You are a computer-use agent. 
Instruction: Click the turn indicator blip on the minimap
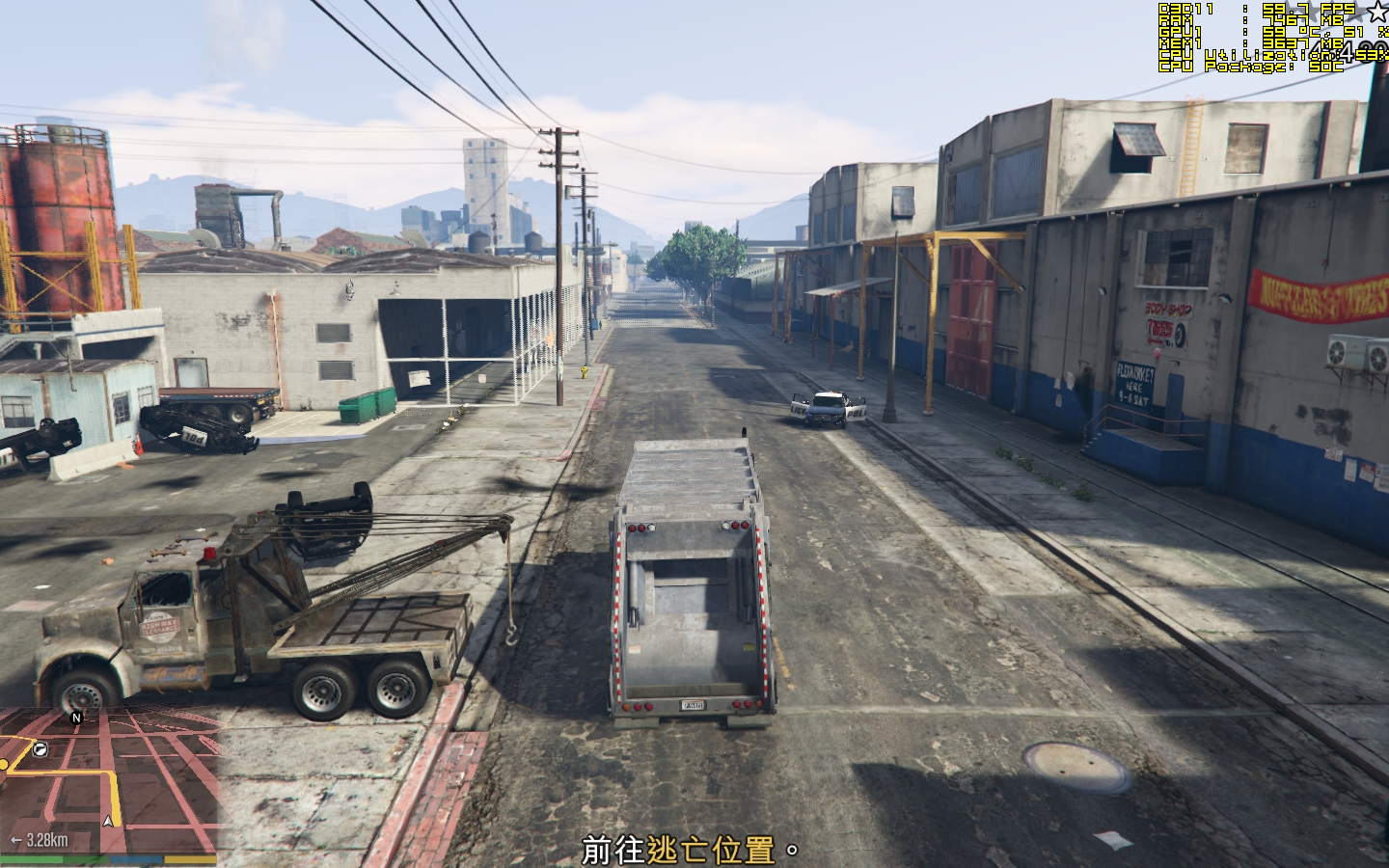coord(40,749)
